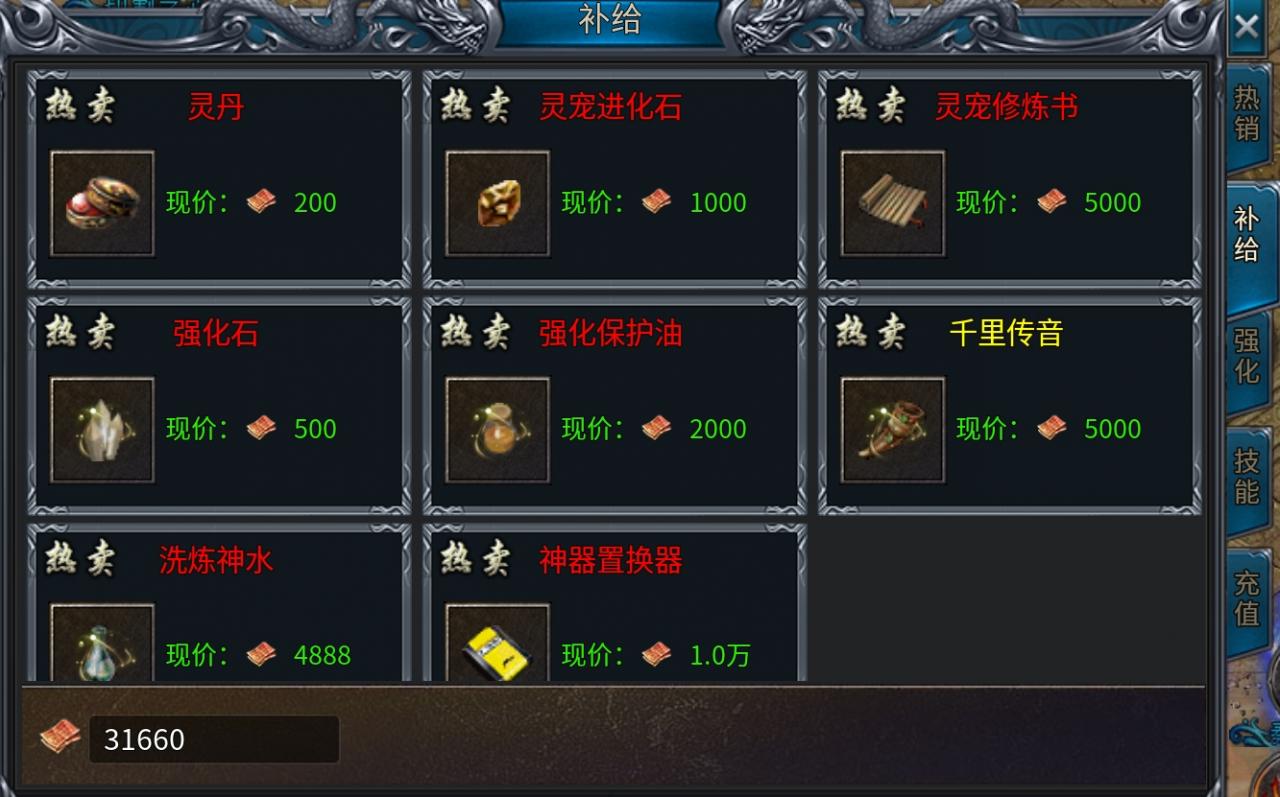Viewport: 1280px width, 797px height.
Task: Click the price ticket icon beside 200
Action: click(260, 202)
